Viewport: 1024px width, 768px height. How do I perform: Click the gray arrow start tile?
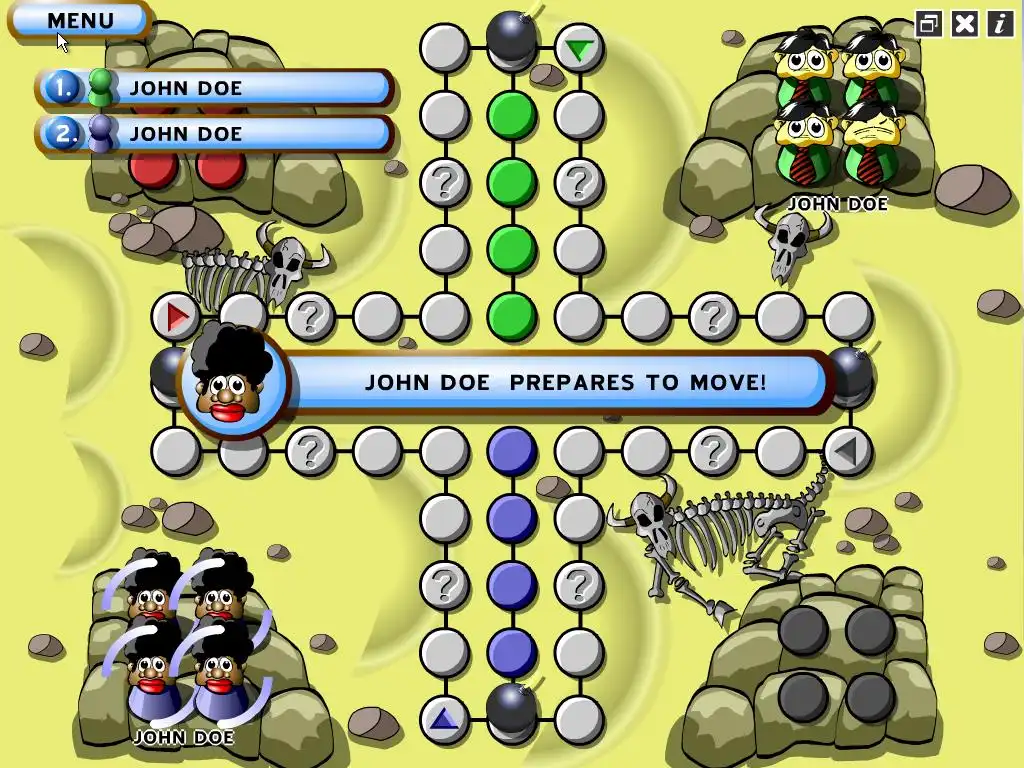tap(847, 451)
